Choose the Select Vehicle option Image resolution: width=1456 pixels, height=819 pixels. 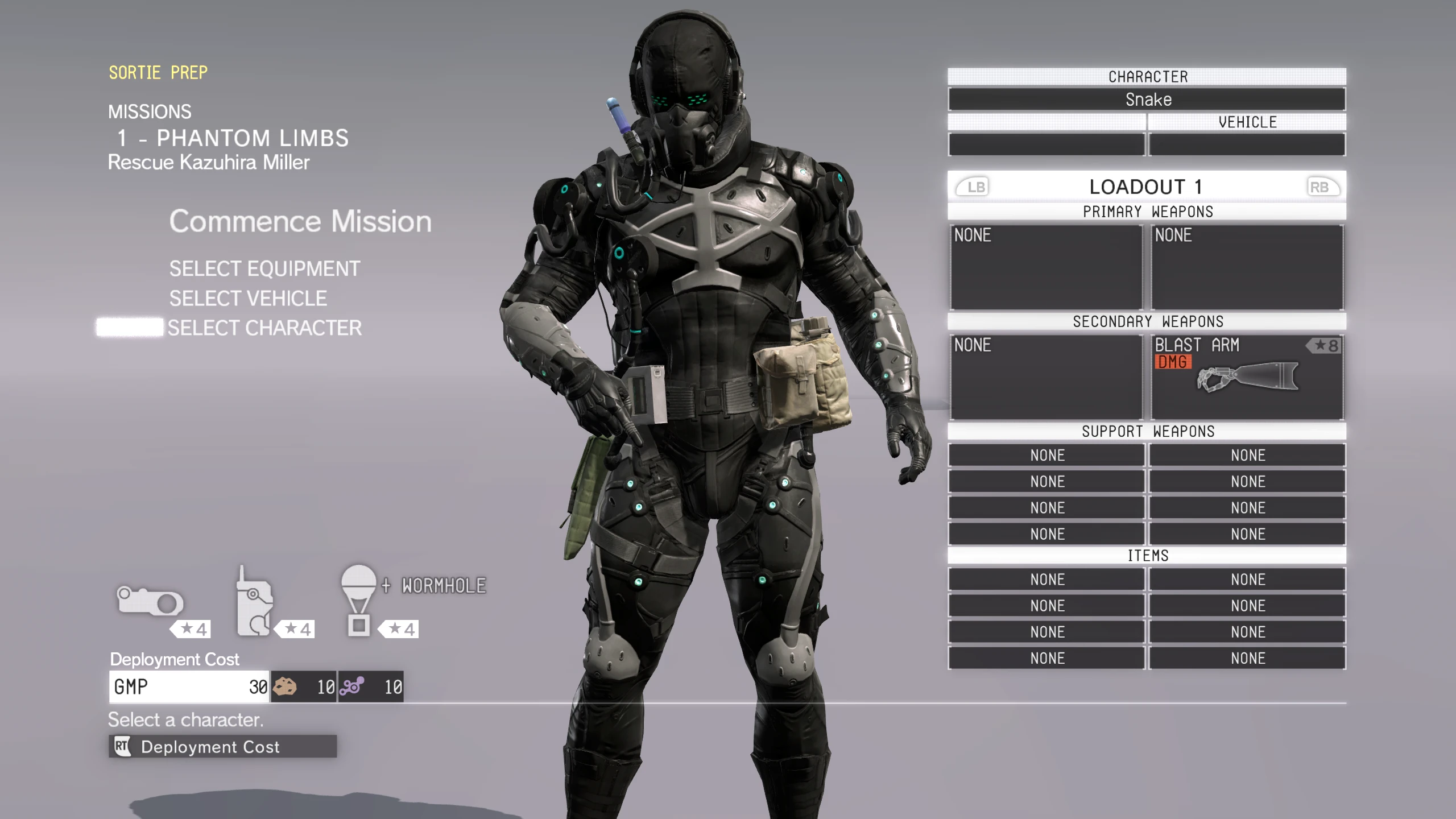coord(248,298)
